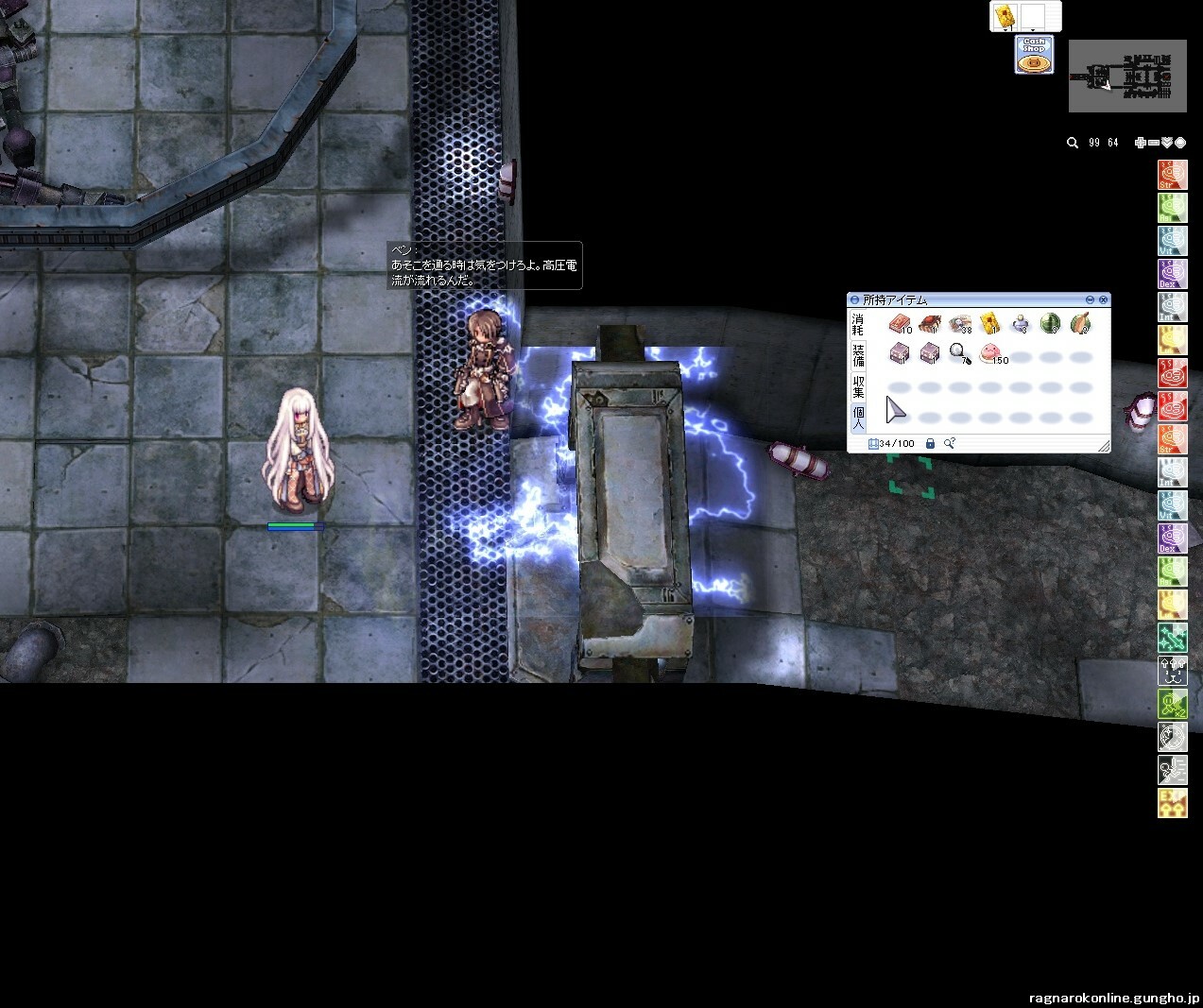Switch to the 個人 personal tab
1203x1008 pixels.
click(x=858, y=417)
